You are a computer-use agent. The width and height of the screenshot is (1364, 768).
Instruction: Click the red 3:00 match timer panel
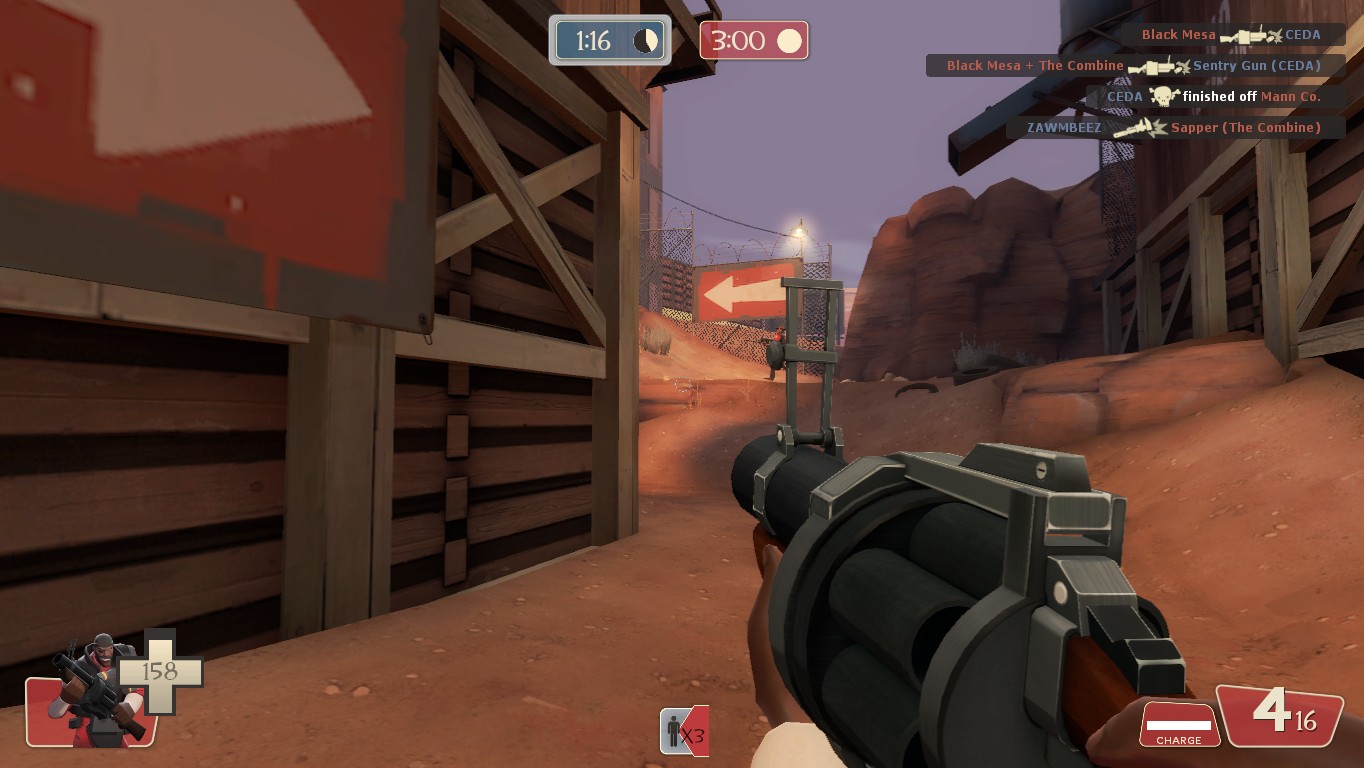pos(753,39)
